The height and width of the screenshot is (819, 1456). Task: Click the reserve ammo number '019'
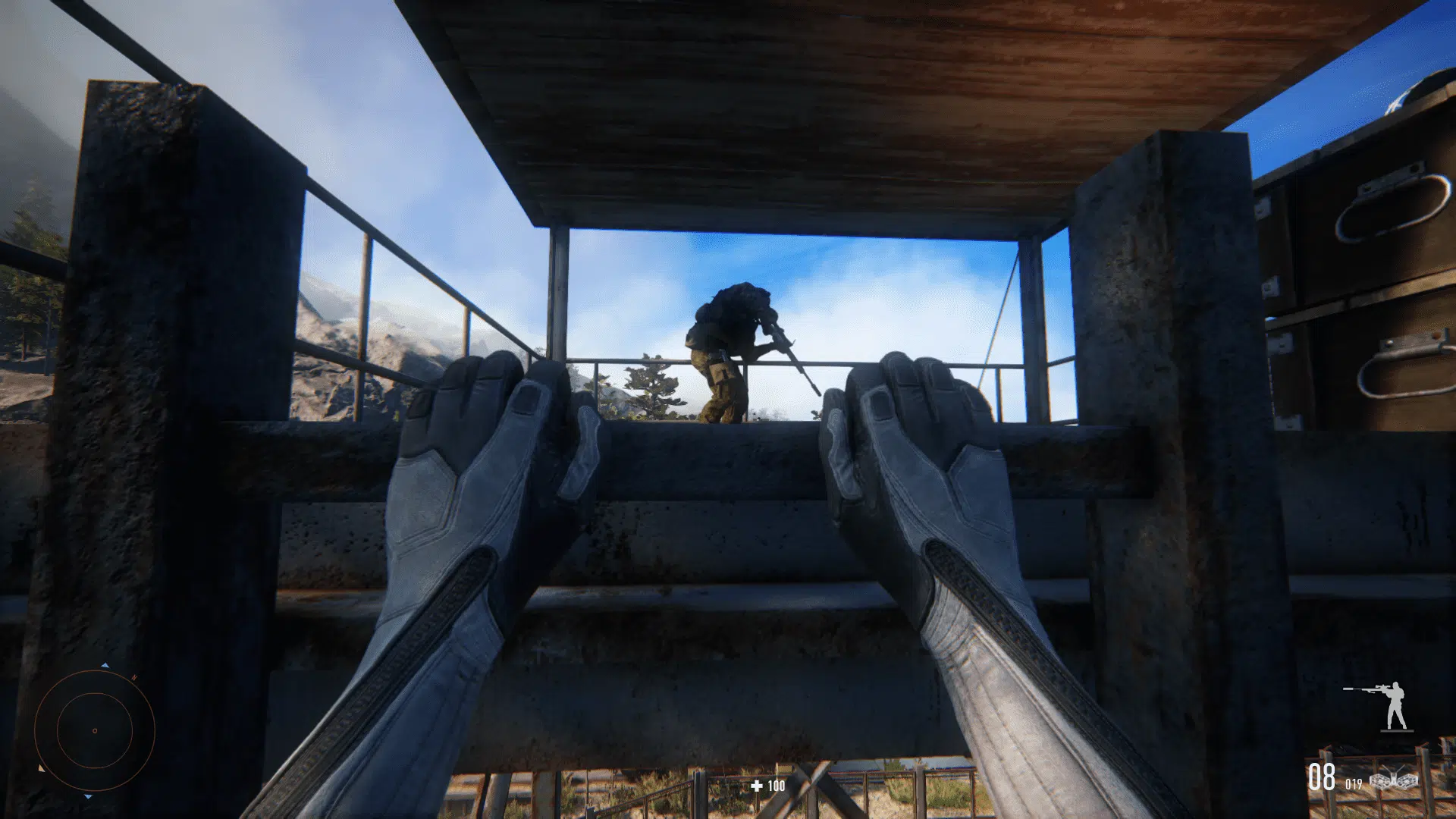(x=1354, y=783)
